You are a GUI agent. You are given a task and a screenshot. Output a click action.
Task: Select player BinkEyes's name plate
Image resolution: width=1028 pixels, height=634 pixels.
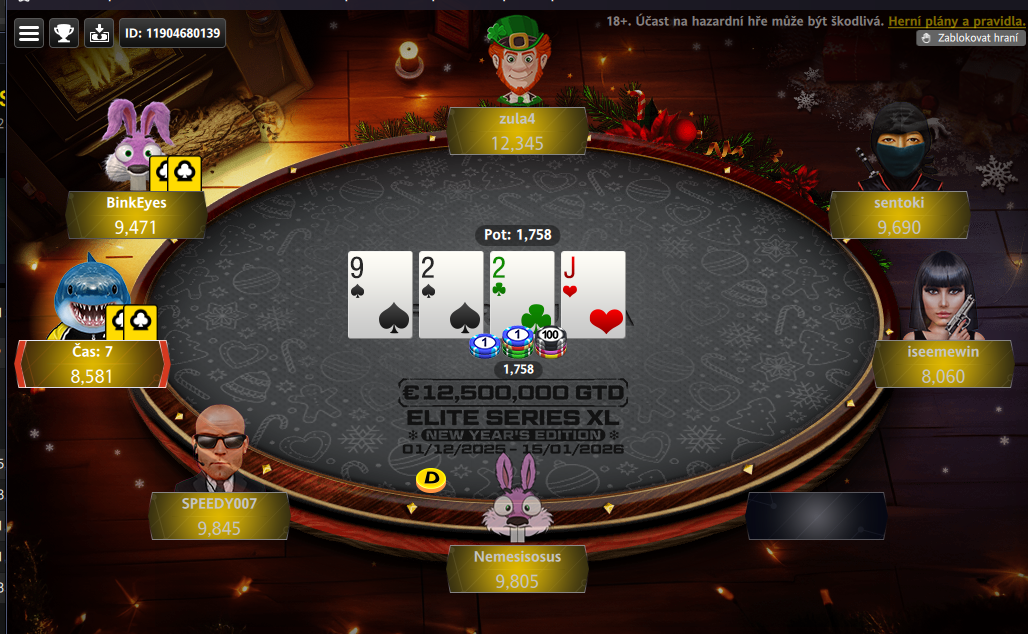[136, 214]
